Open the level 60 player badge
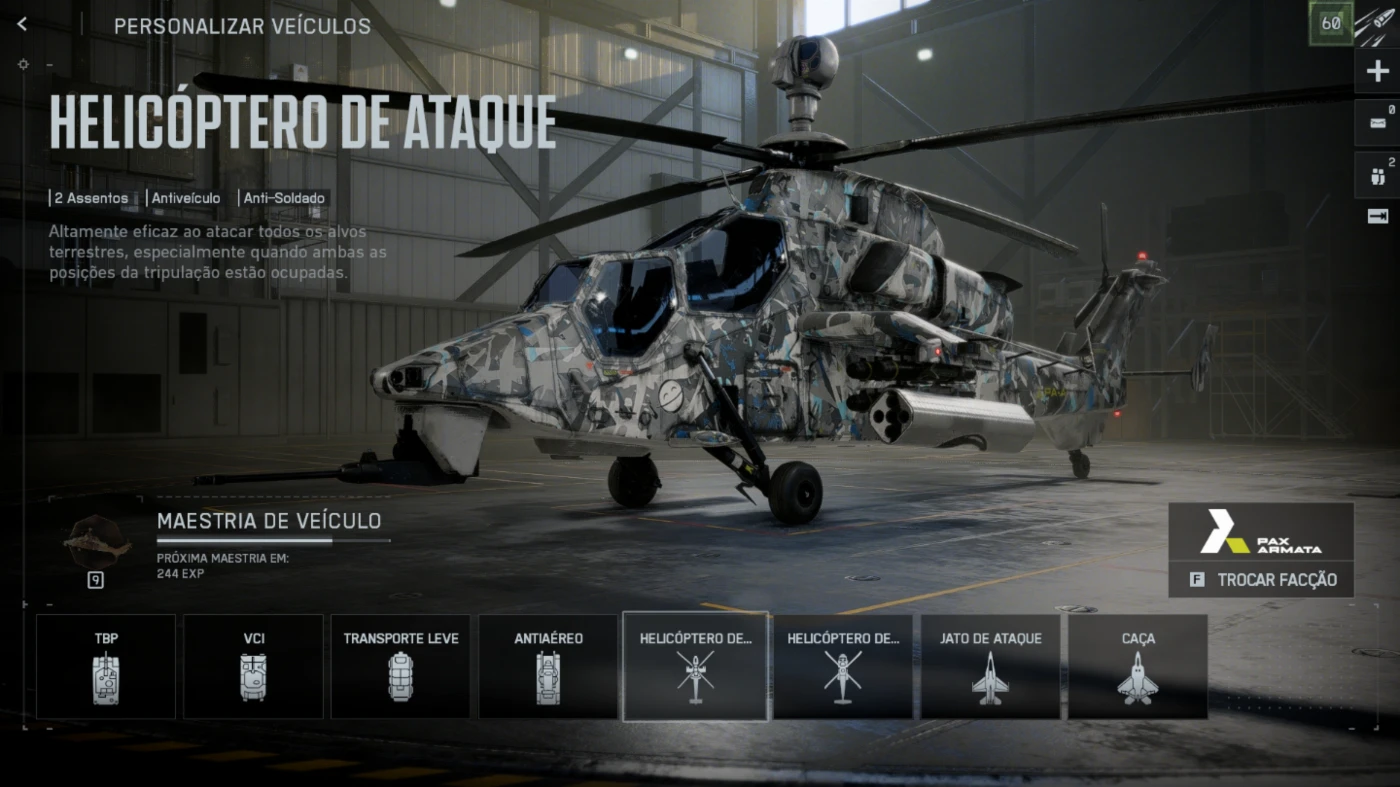 click(1331, 24)
